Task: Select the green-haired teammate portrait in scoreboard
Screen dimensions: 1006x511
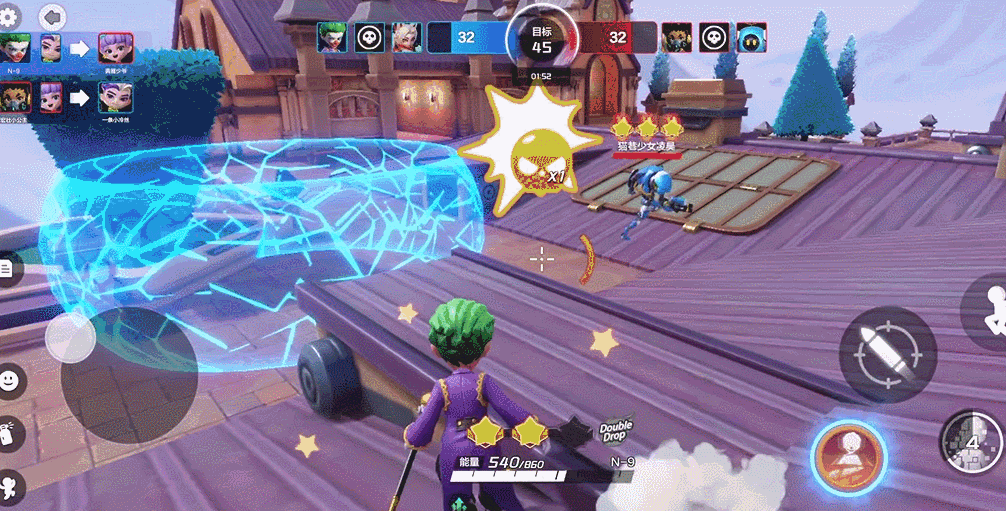Action: (332, 38)
